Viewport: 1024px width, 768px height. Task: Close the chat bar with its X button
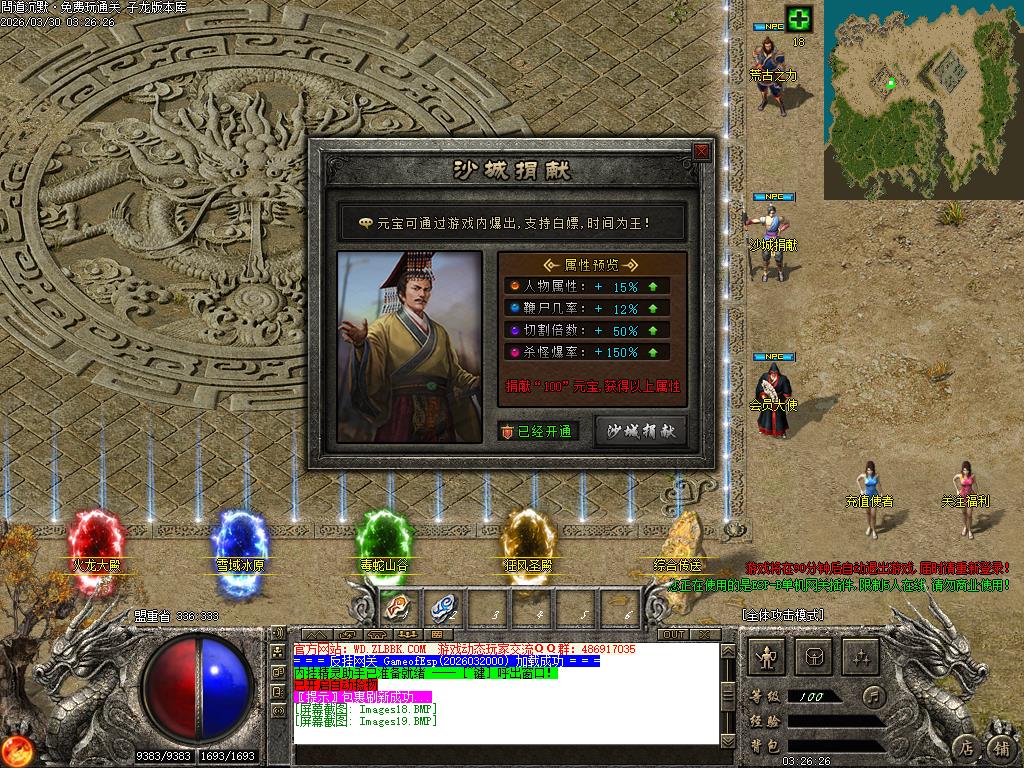pos(706,634)
